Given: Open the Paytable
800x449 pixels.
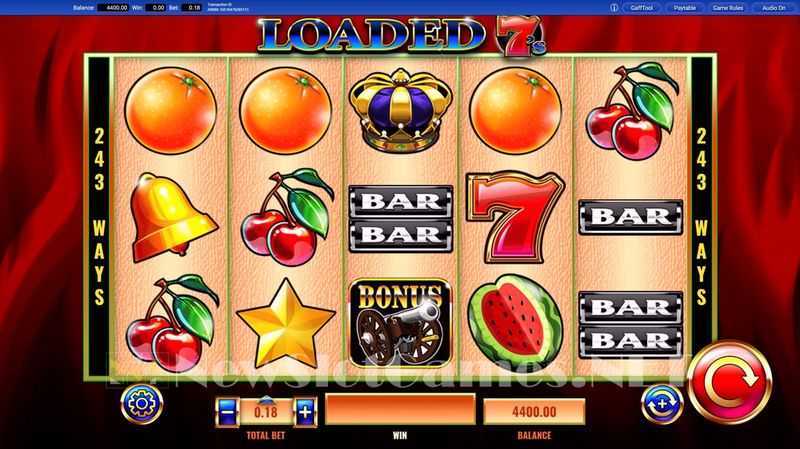Looking at the screenshot, I should pos(685,8).
